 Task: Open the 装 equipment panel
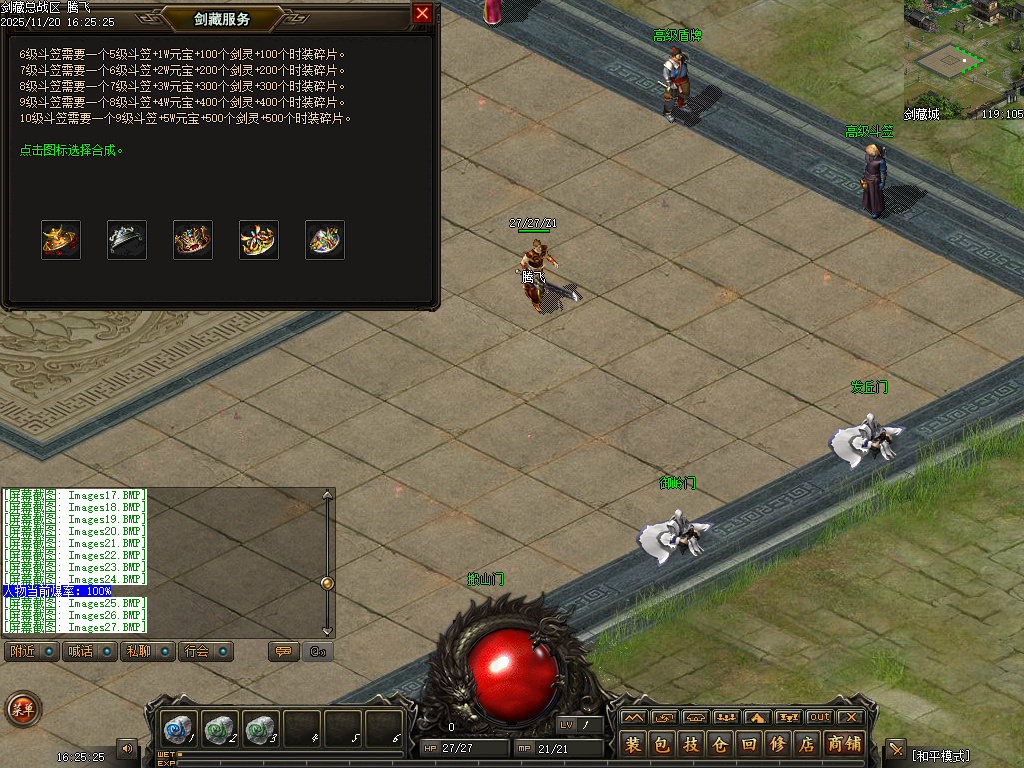tap(633, 744)
